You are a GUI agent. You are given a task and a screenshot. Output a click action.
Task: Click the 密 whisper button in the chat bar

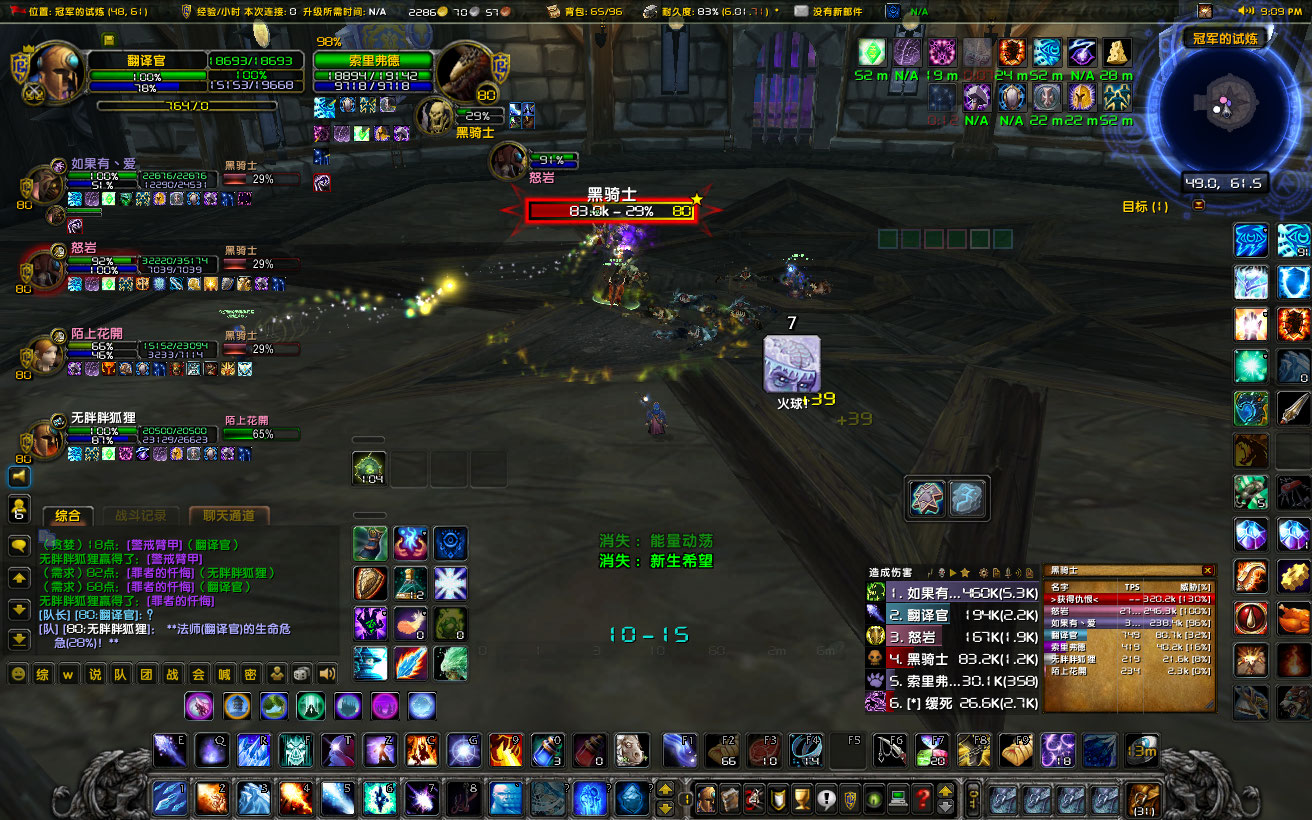251,673
